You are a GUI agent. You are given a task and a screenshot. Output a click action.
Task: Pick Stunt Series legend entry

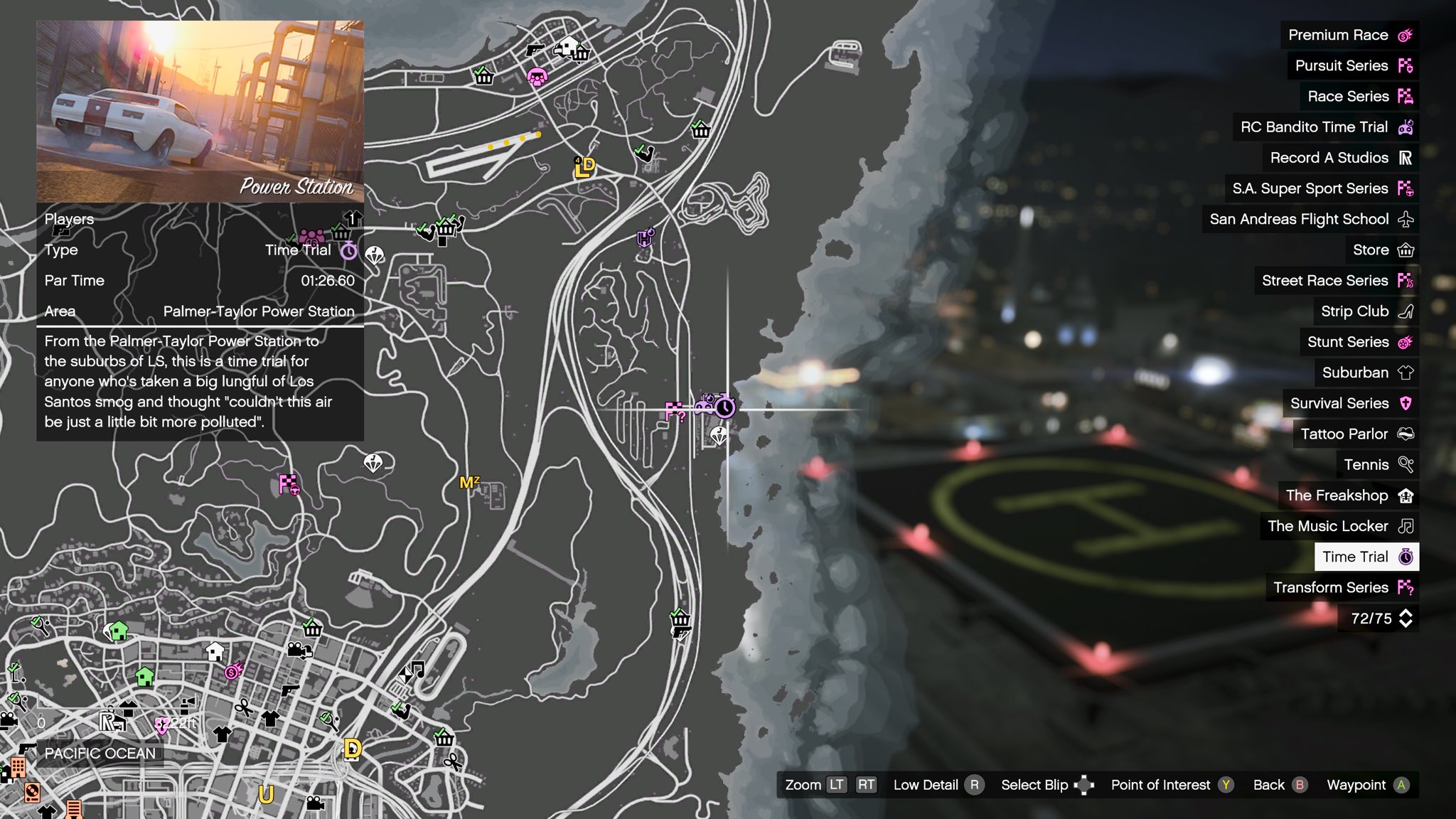(x=1359, y=342)
